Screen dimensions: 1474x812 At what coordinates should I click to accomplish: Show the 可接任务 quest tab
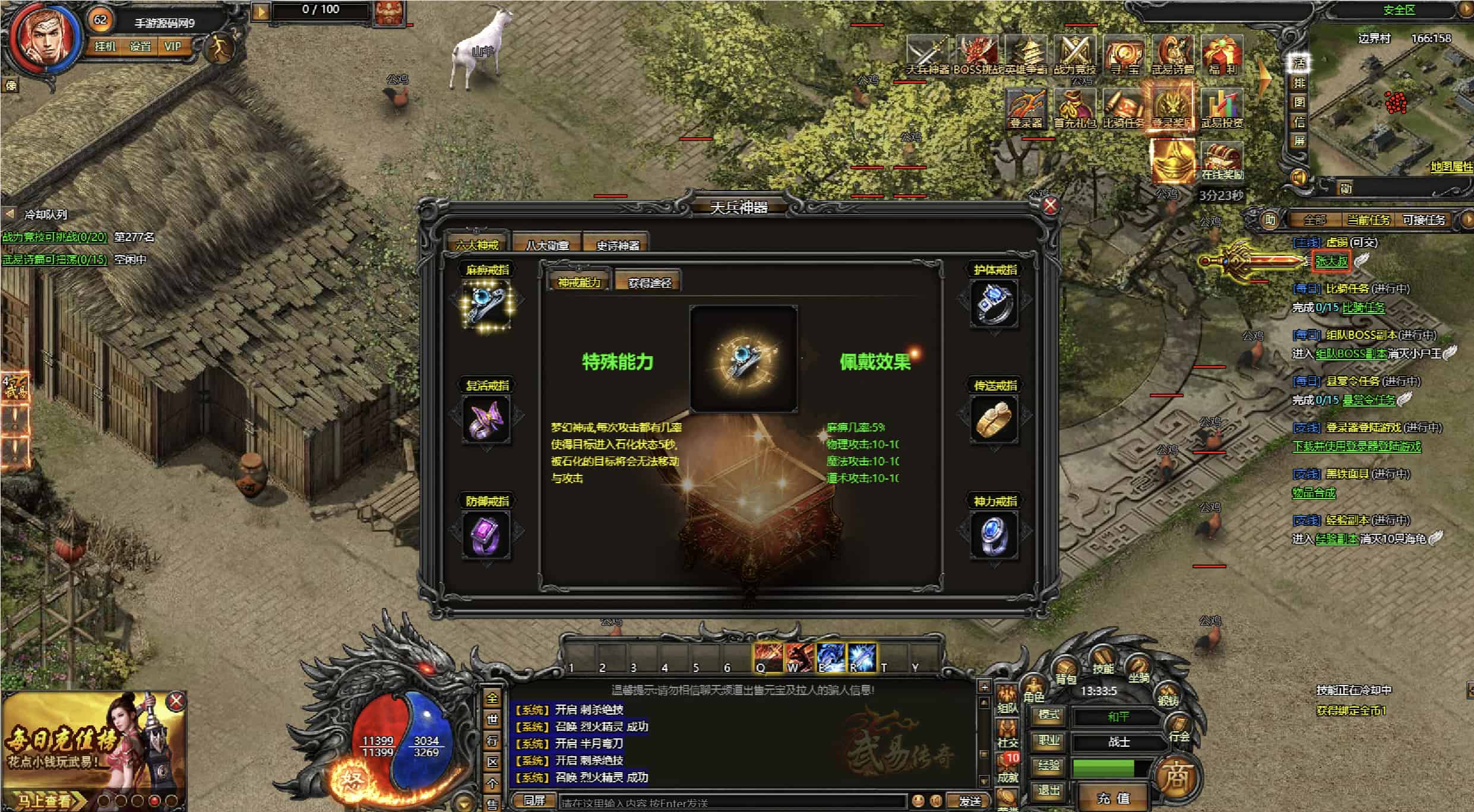pos(1424,220)
